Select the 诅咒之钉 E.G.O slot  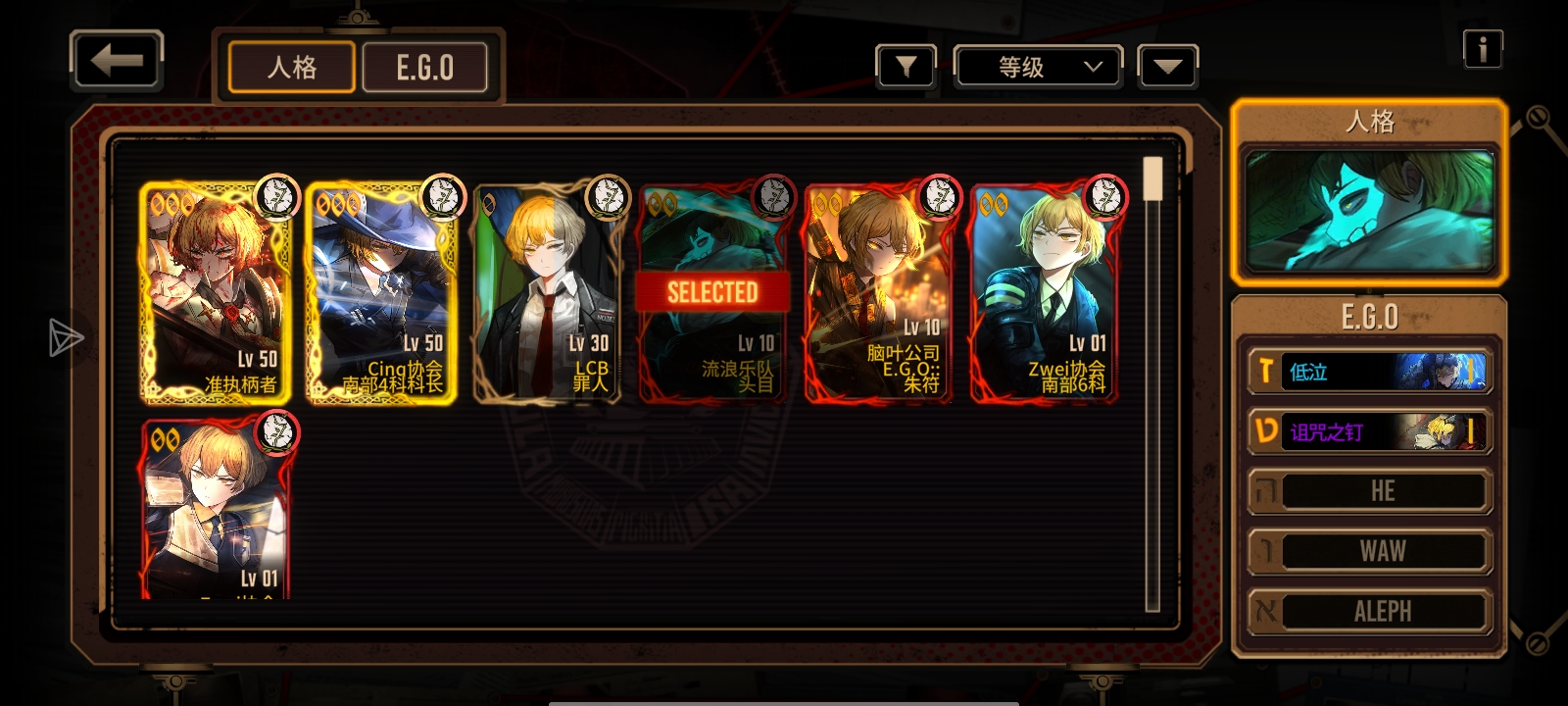tap(1369, 431)
